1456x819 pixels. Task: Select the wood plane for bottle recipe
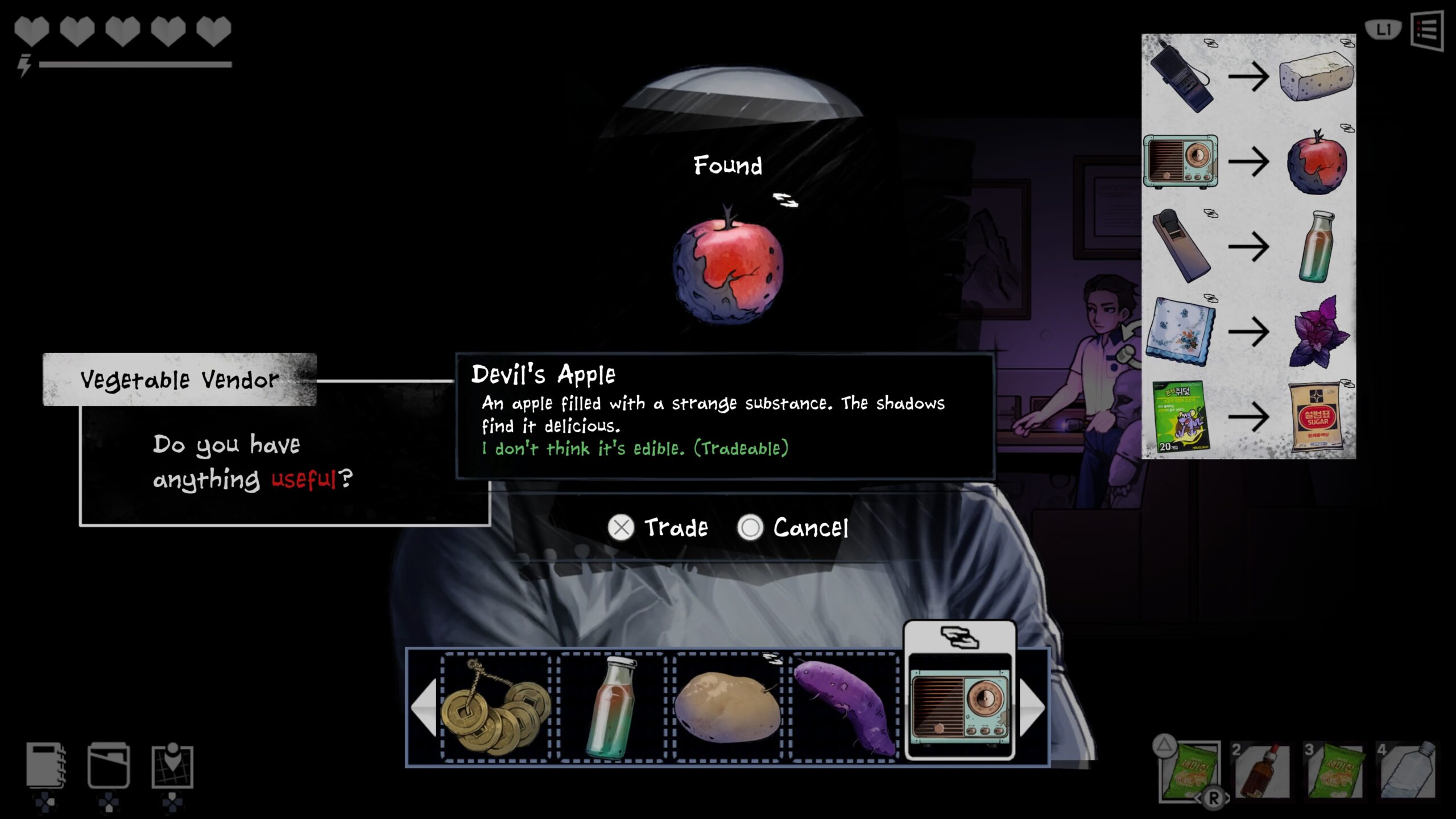[x=1181, y=246]
